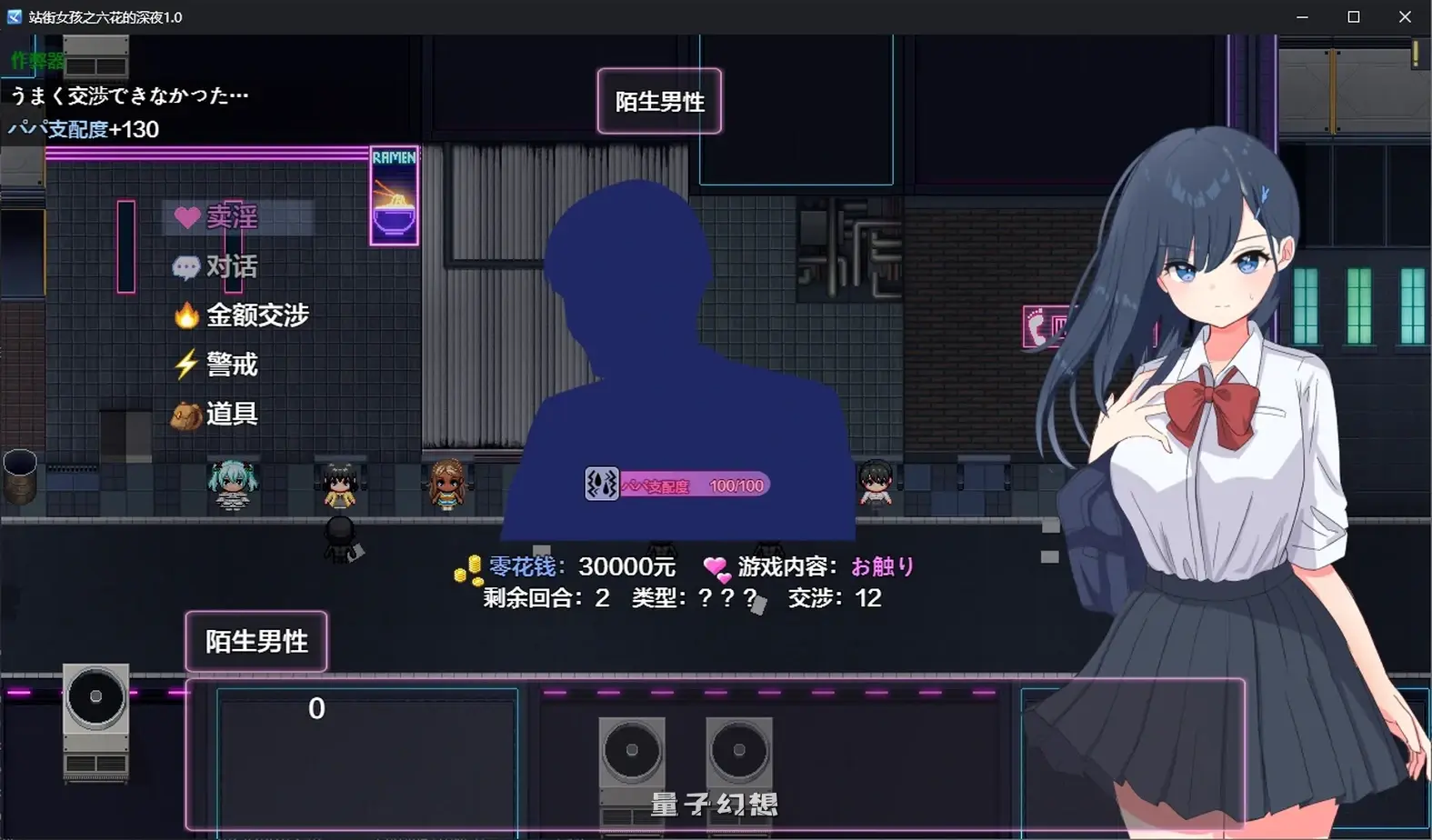Select the teal-haired girl sprite
This screenshot has width=1432, height=840.
tap(233, 484)
